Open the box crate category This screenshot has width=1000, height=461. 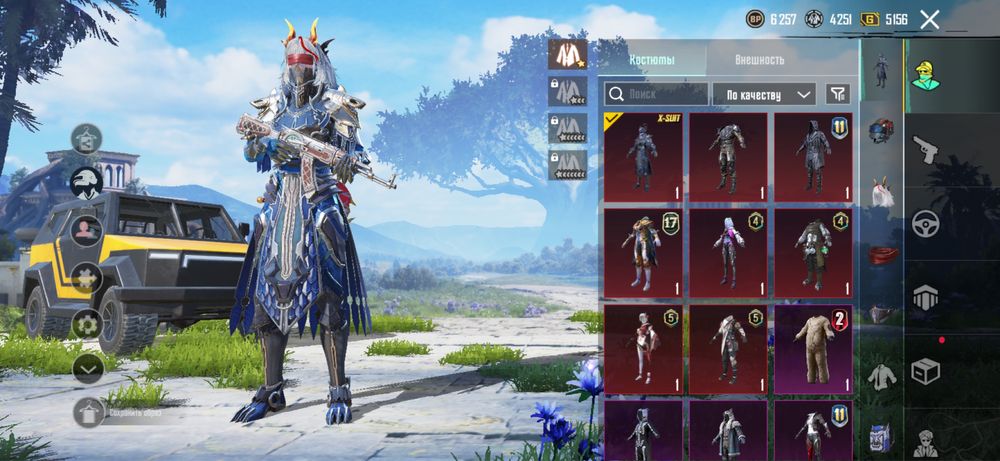click(925, 370)
